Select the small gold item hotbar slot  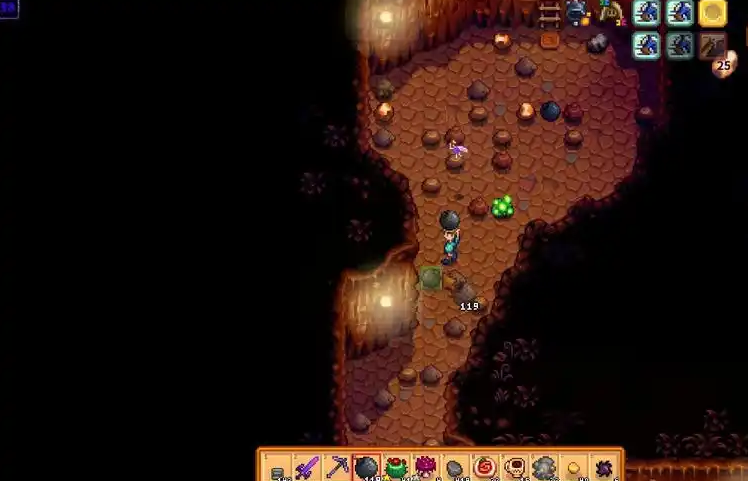point(574,467)
